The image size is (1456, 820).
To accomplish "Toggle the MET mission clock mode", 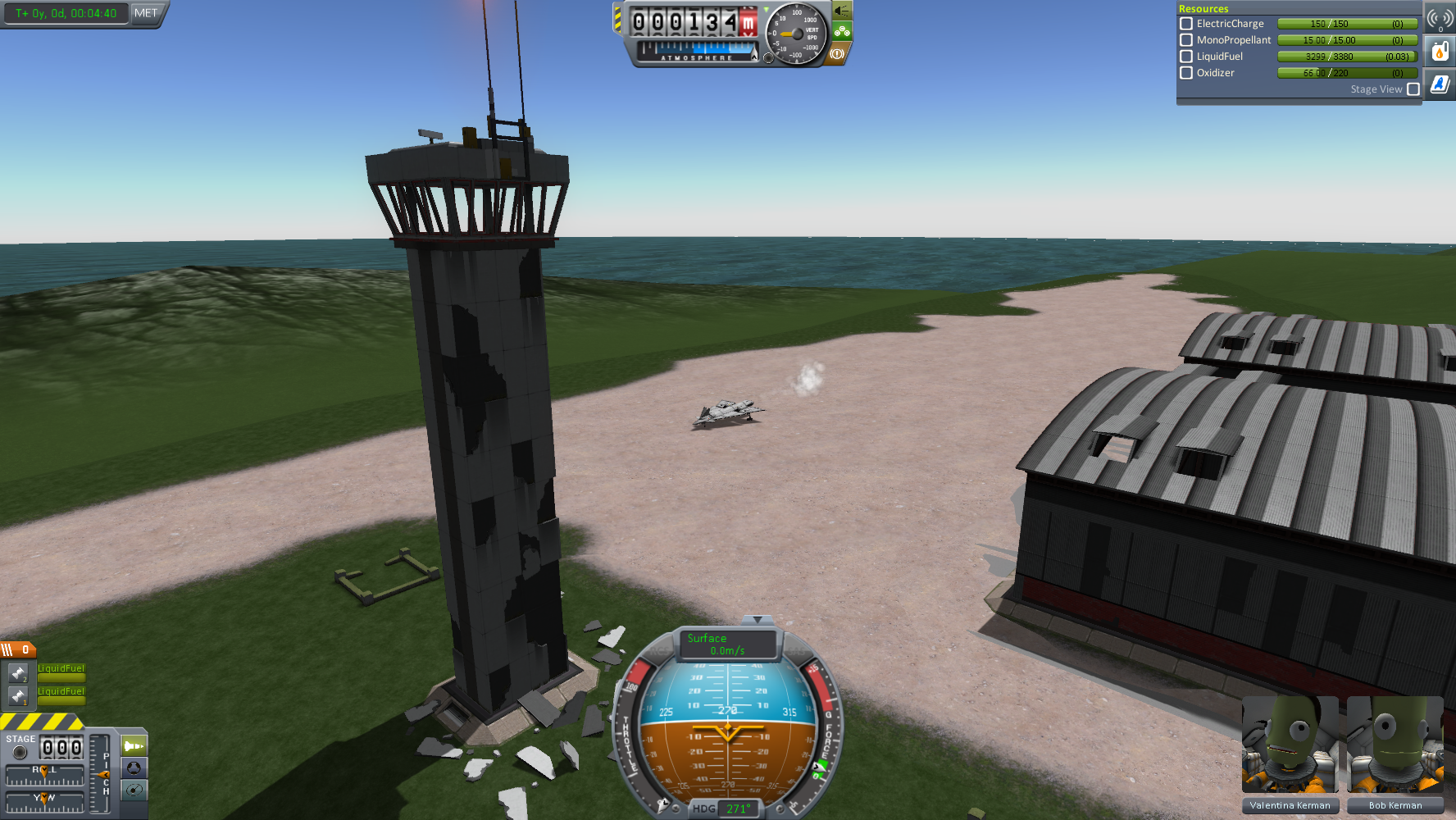I will click(146, 13).
